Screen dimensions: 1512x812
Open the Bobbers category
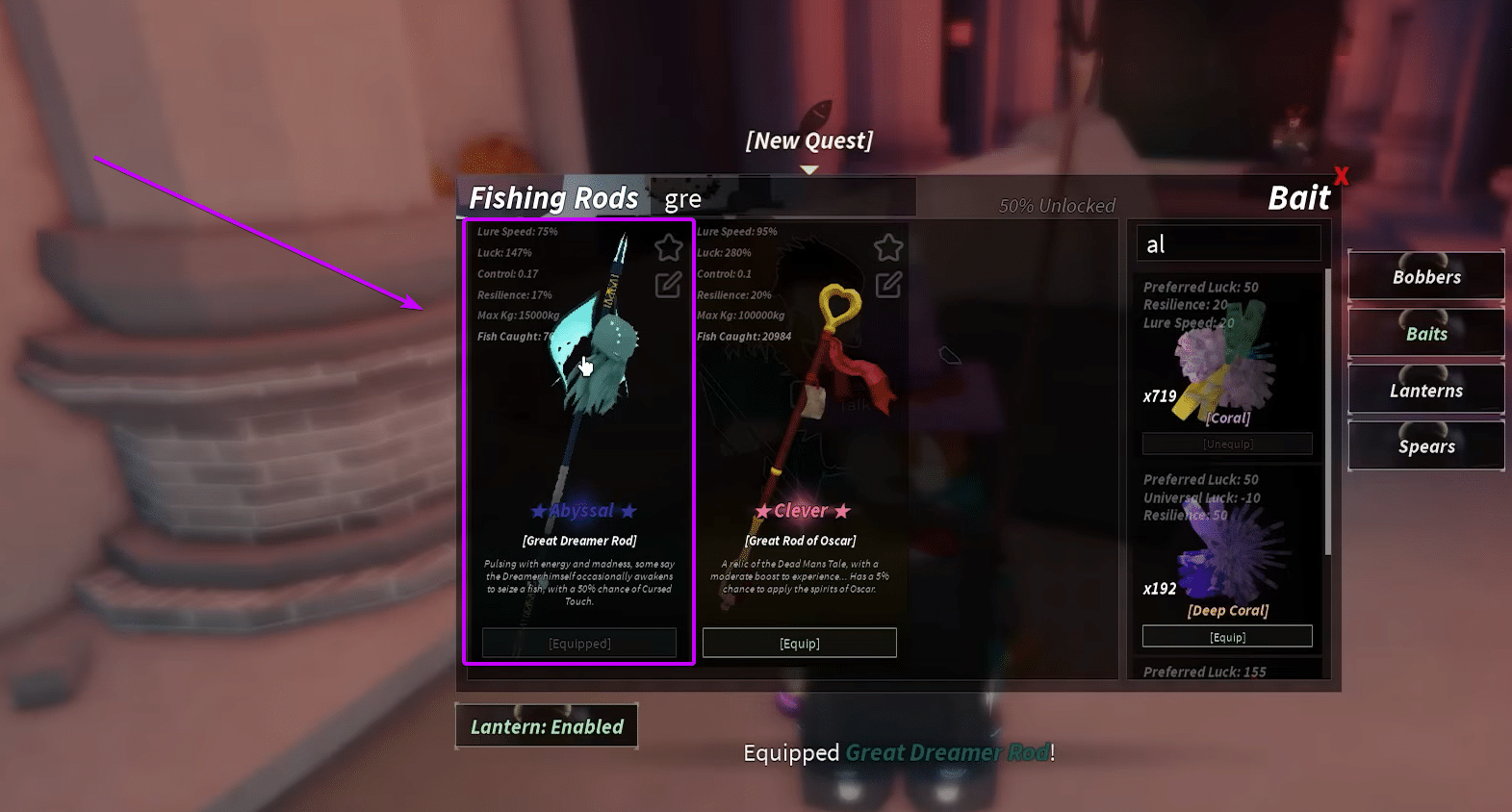(x=1425, y=277)
